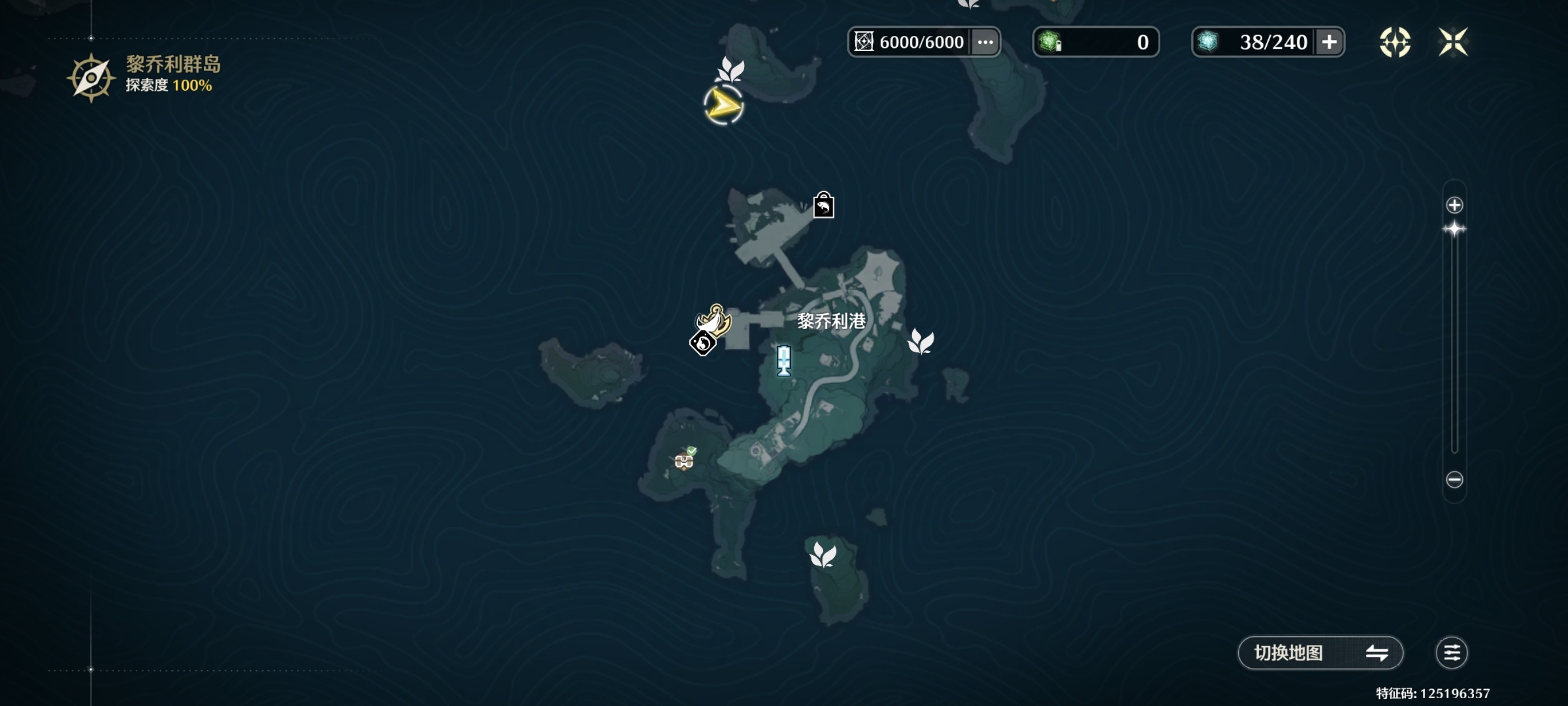Zoom in the map with plus button

(1454, 205)
